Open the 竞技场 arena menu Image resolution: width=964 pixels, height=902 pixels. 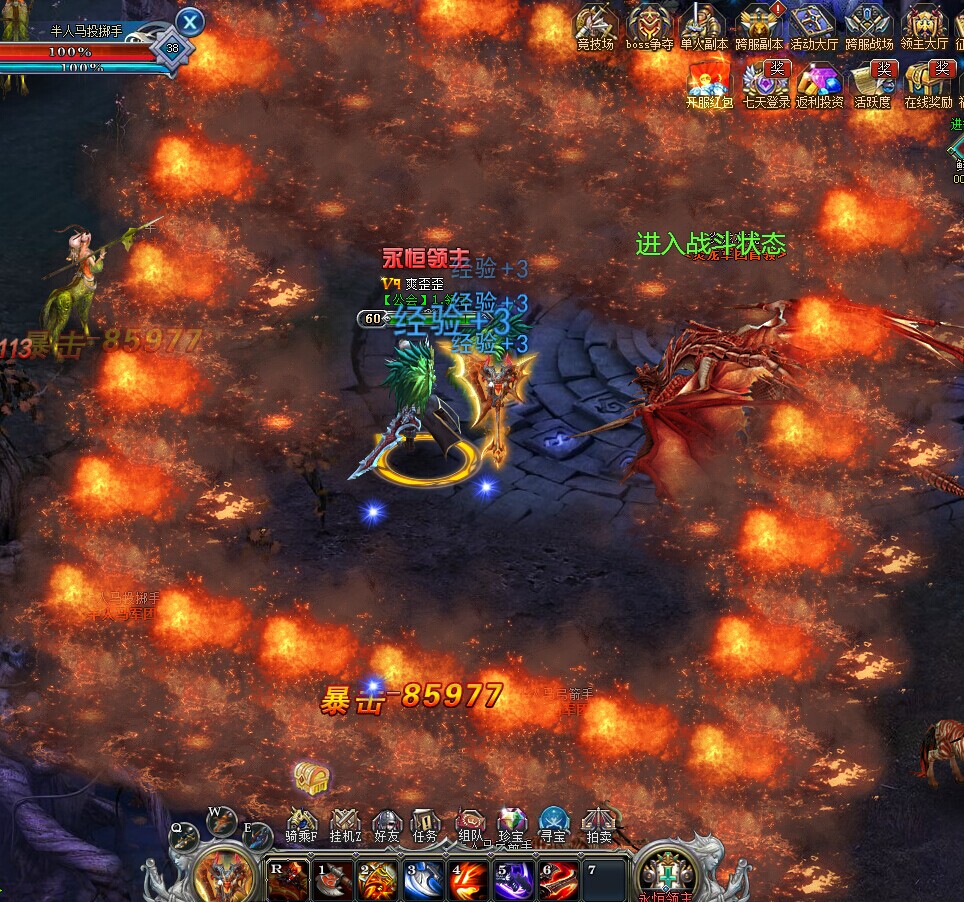[x=597, y=26]
